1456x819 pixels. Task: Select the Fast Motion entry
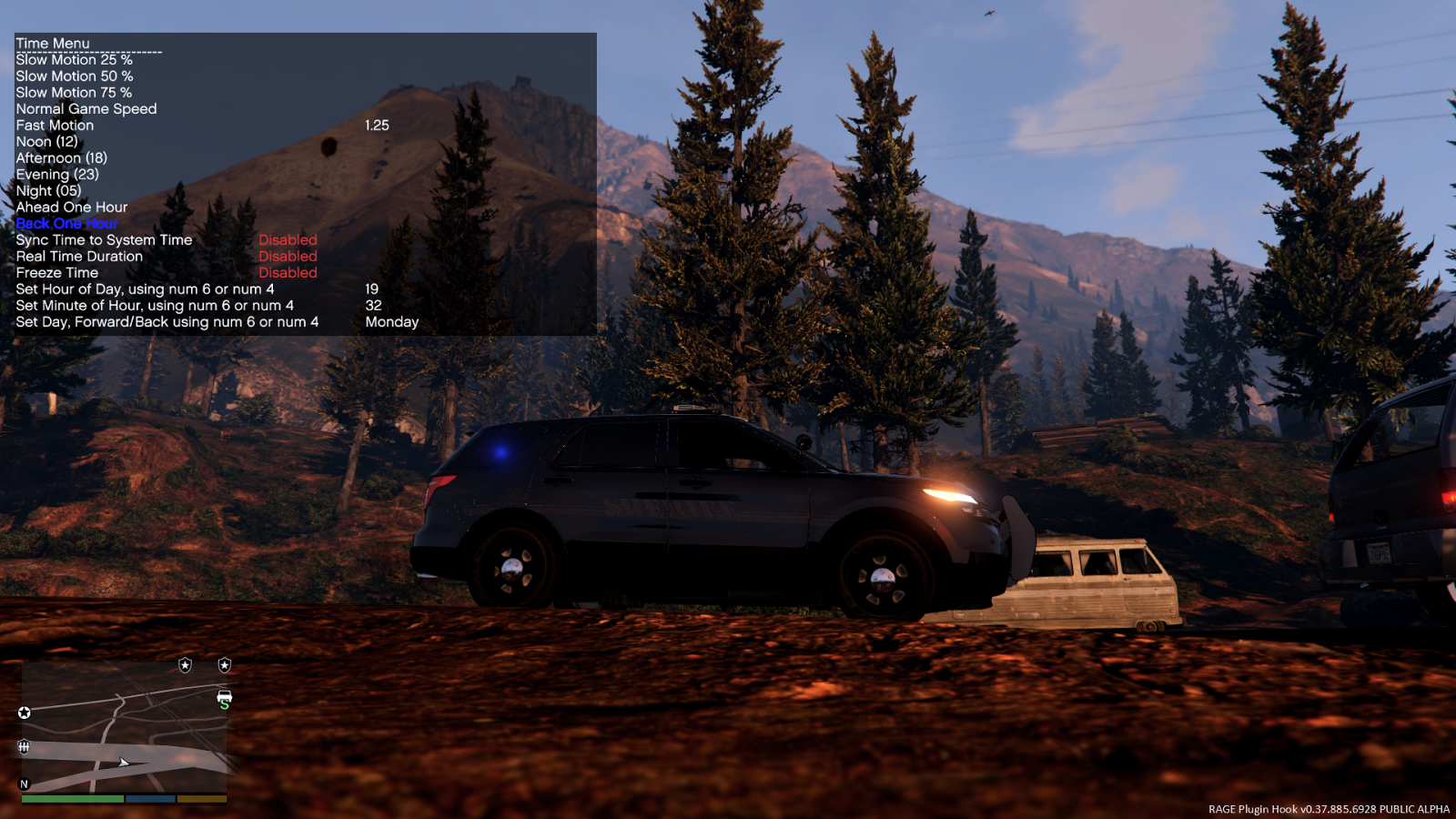tap(55, 126)
